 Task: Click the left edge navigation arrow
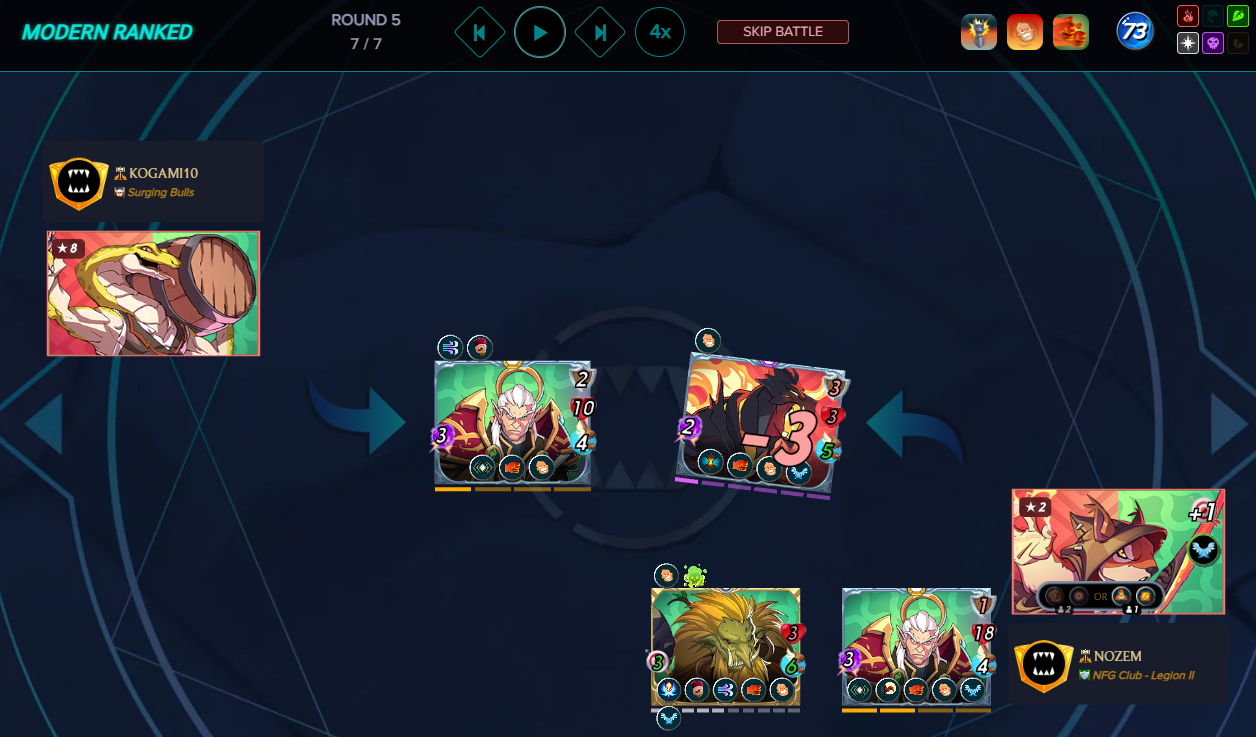(44, 424)
